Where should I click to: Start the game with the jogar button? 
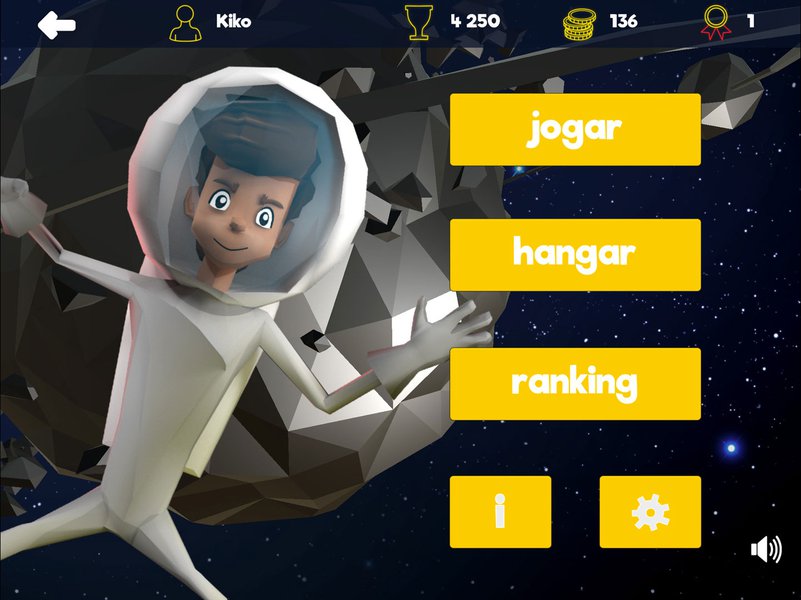click(x=575, y=129)
